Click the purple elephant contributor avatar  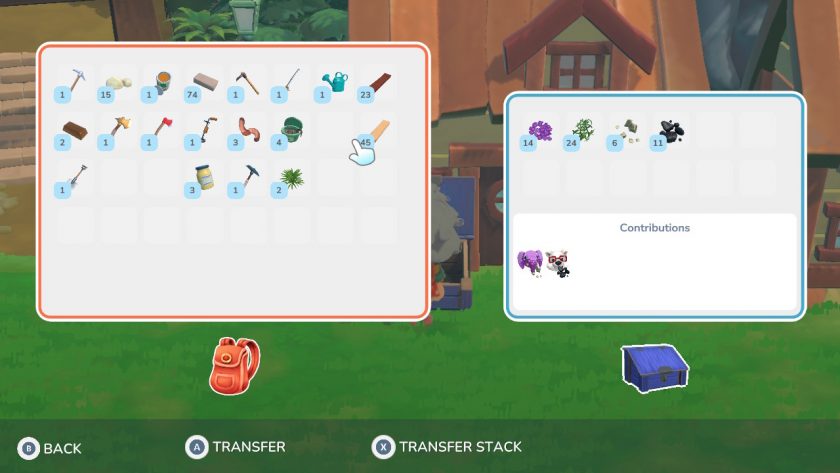coord(530,263)
